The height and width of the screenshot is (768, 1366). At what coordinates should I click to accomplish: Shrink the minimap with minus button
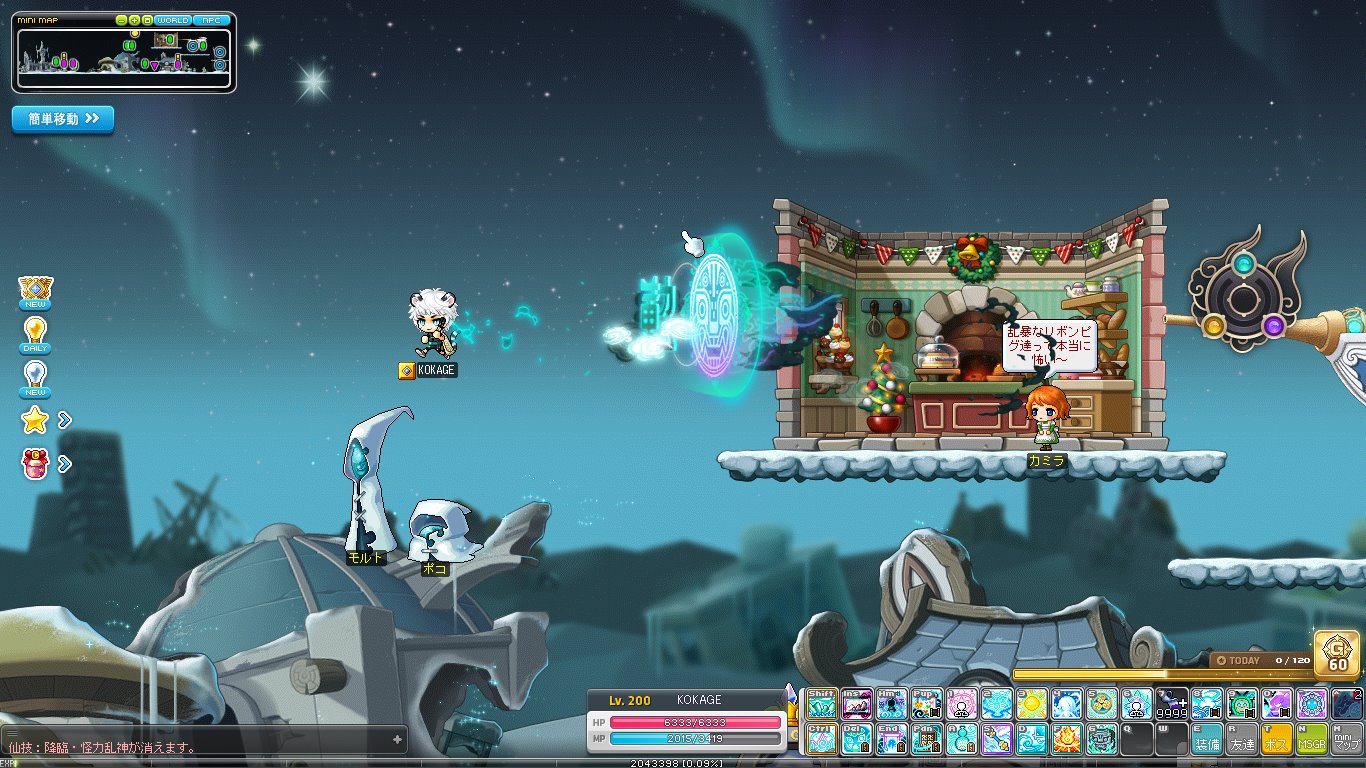(x=121, y=20)
